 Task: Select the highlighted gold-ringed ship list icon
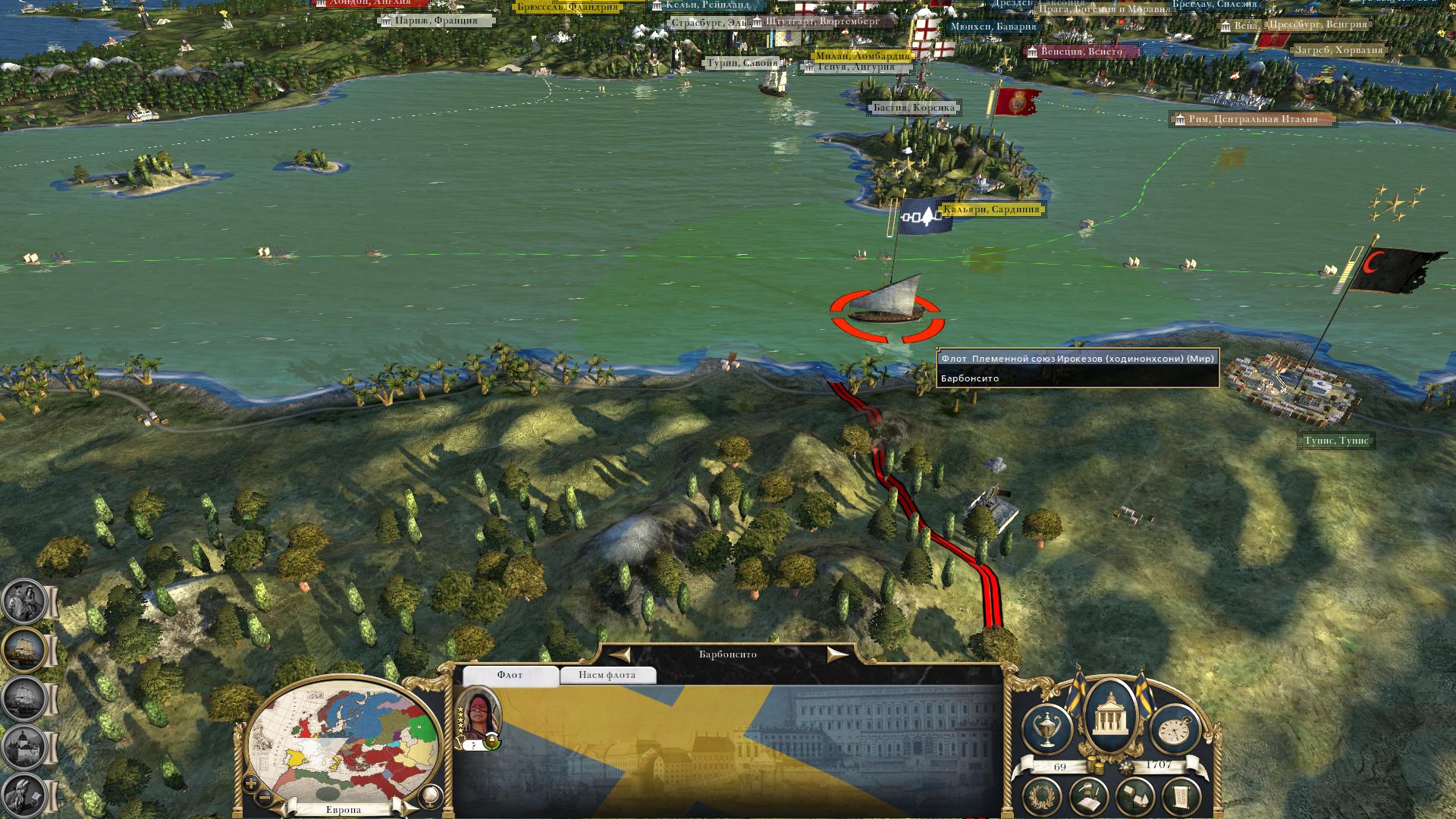pyautogui.click(x=25, y=651)
